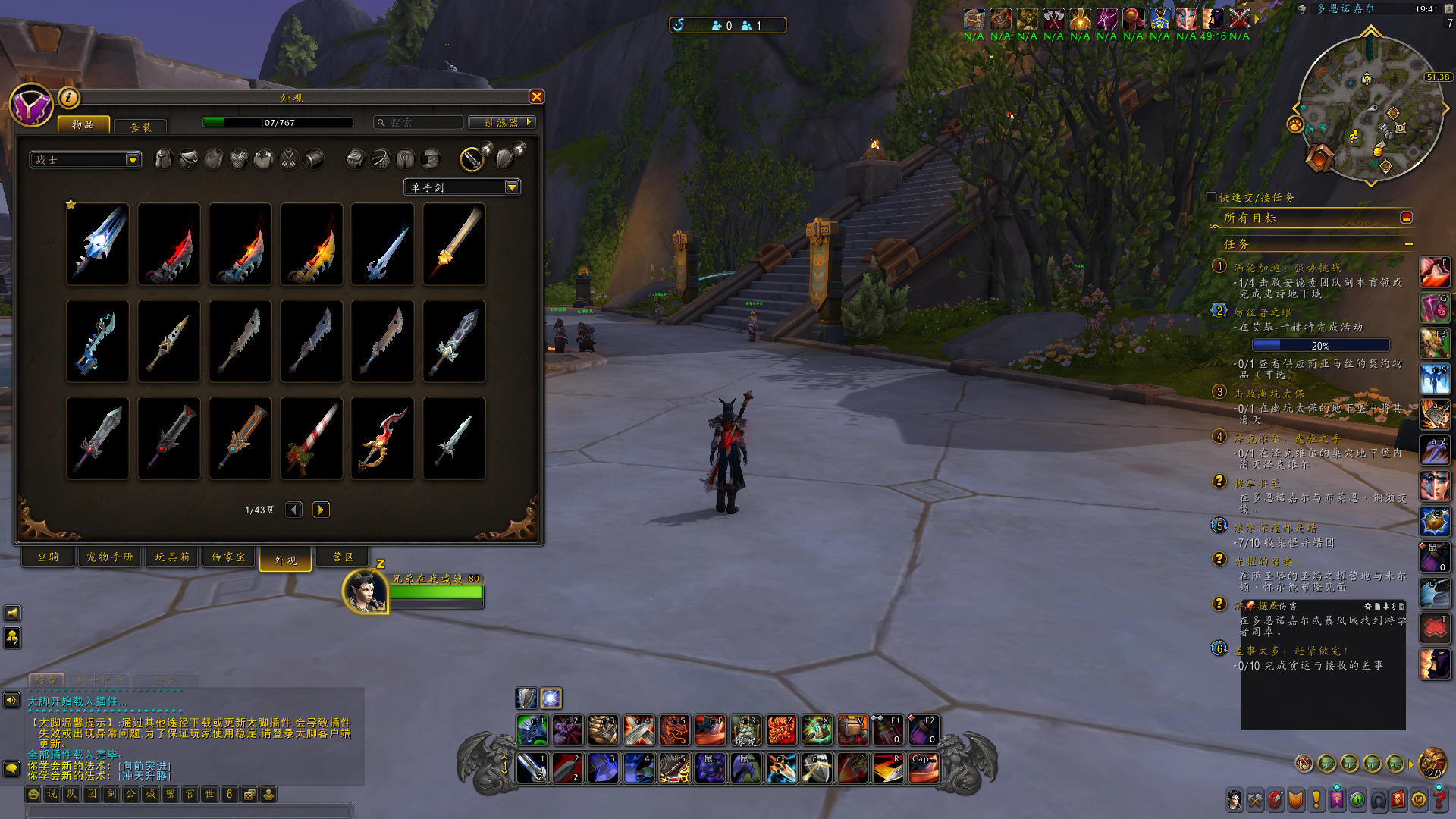Open the 宠物手册 pet journal tab
Screen dimensions: 1456x819
coord(110,557)
